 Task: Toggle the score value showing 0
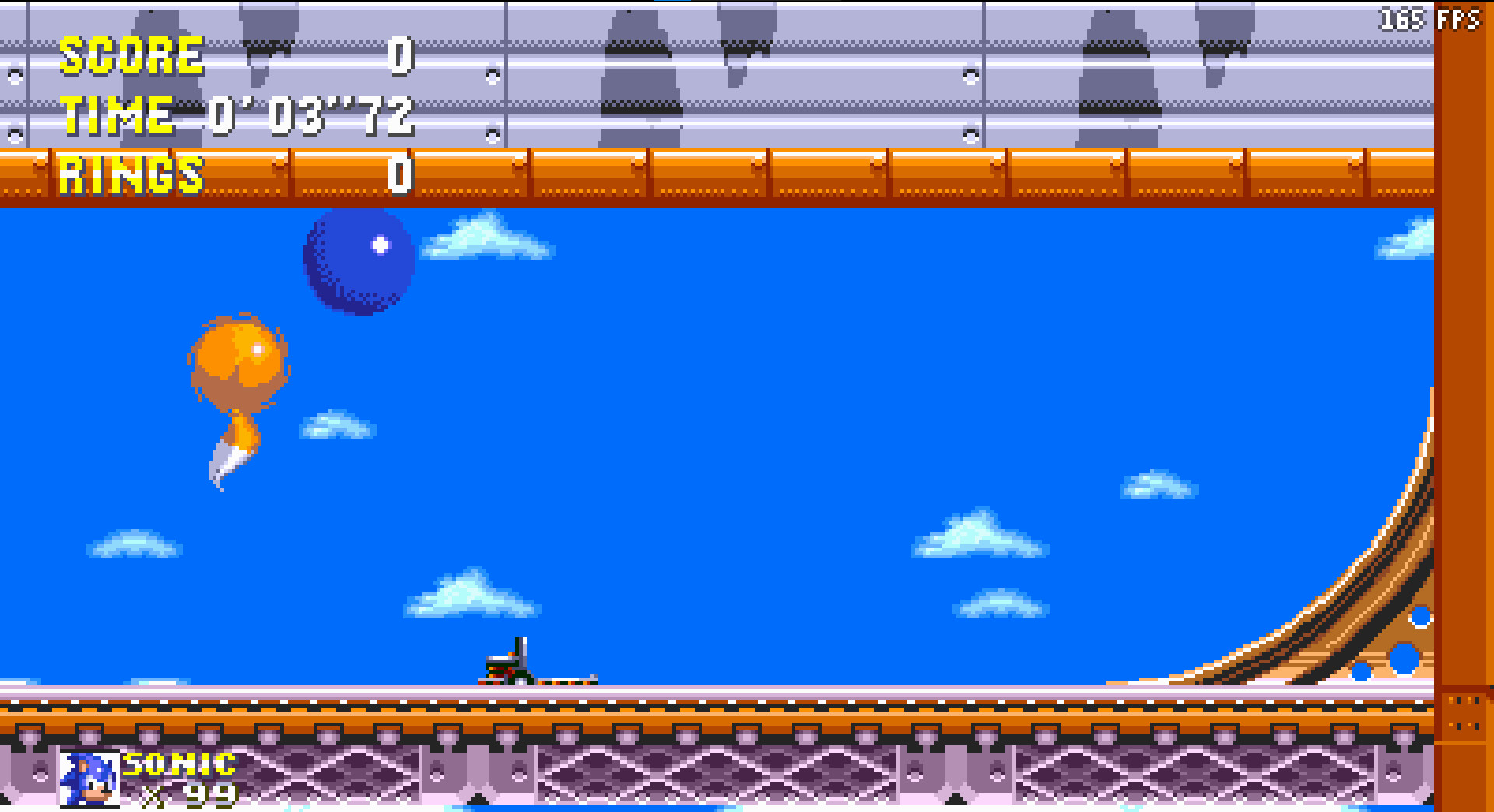(x=399, y=57)
